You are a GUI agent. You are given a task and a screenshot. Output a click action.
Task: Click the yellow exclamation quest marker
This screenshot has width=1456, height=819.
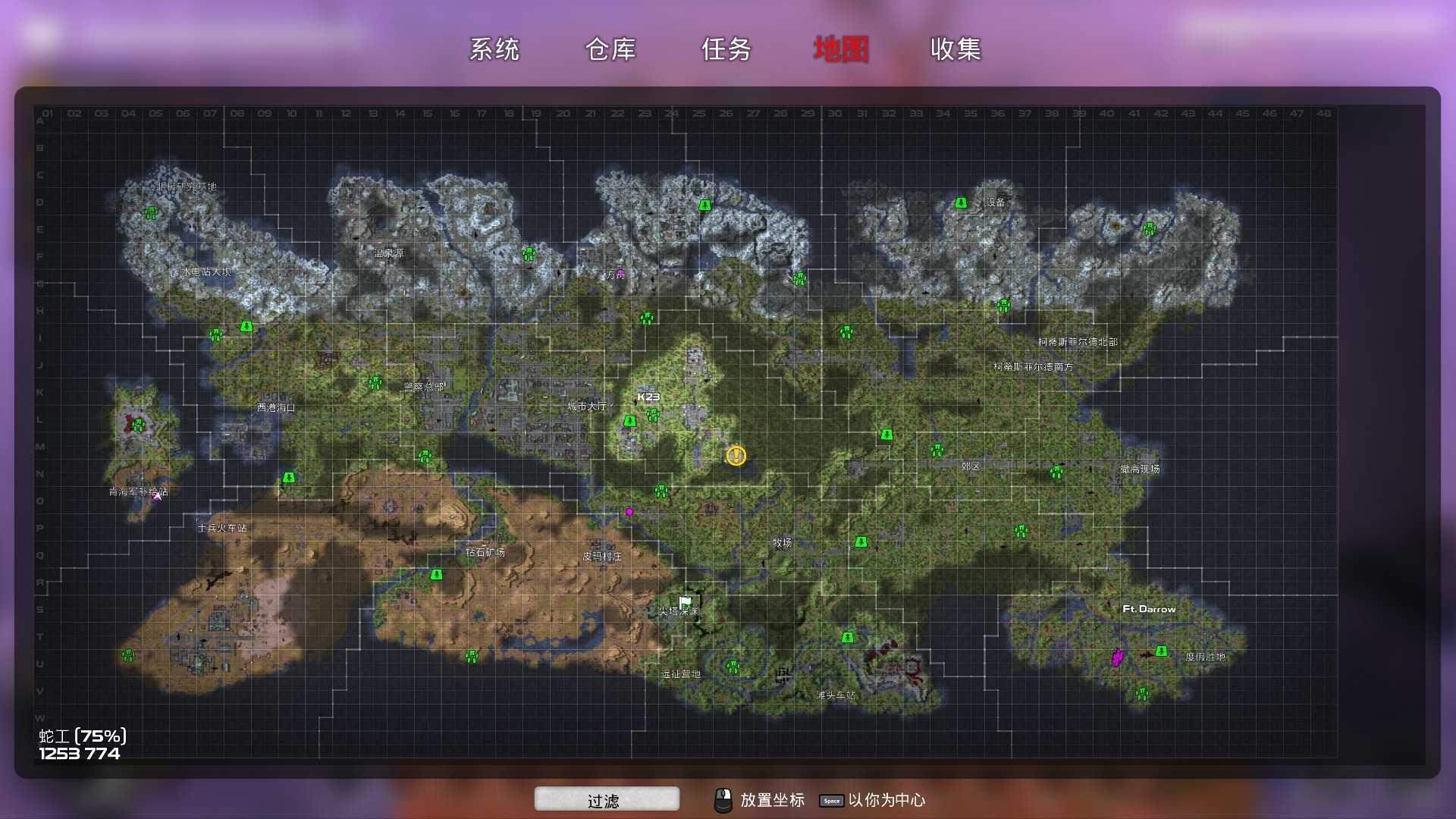pos(736,457)
